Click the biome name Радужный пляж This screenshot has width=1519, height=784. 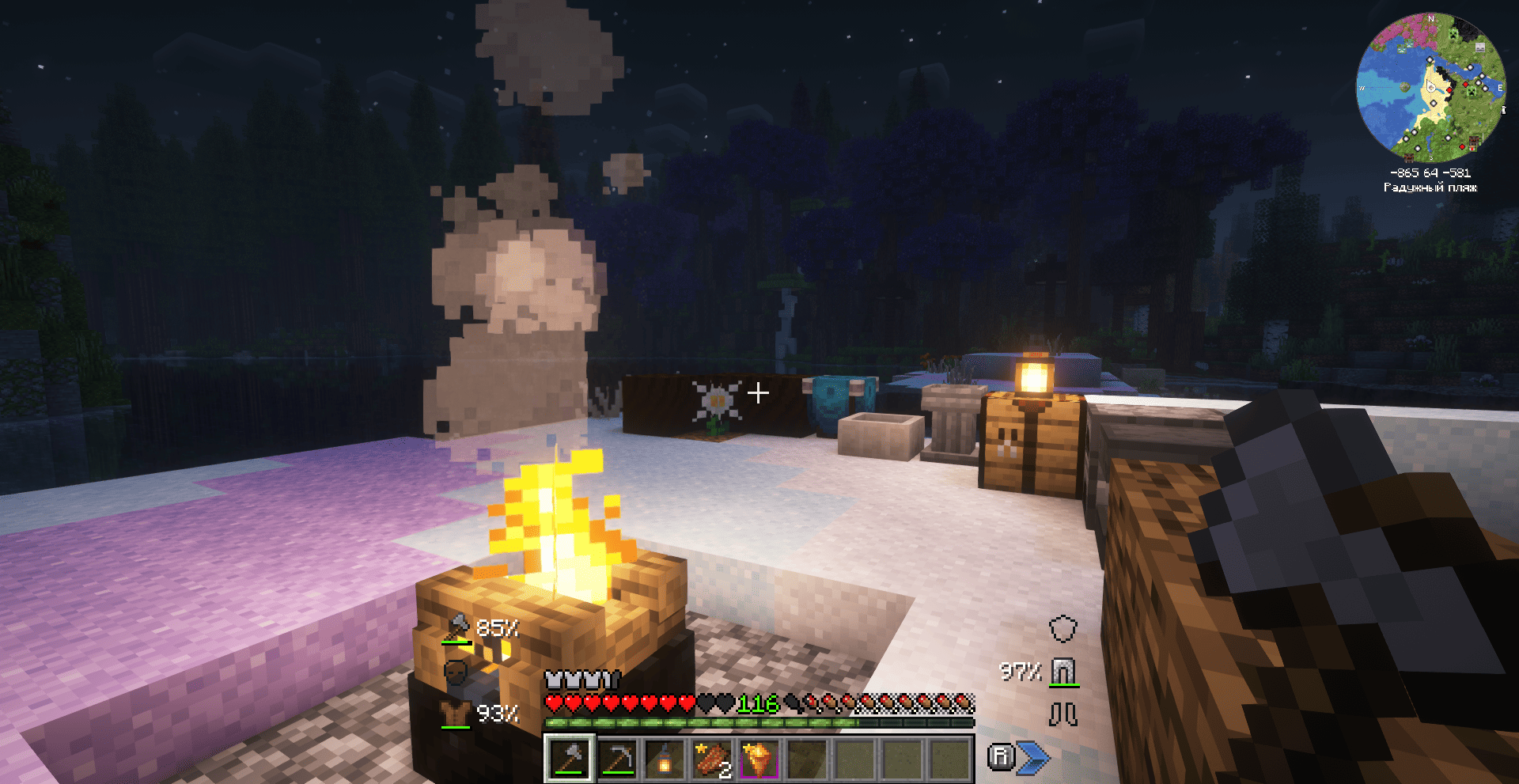coord(1430,187)
